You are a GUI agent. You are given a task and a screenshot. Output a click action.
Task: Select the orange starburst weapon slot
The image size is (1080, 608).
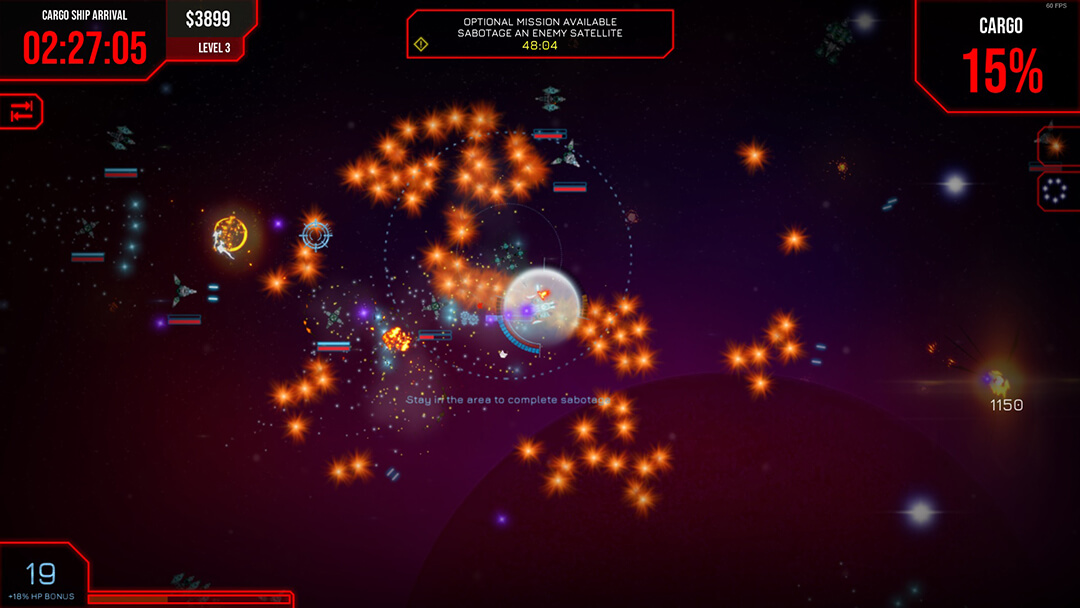click(1057, 146)
